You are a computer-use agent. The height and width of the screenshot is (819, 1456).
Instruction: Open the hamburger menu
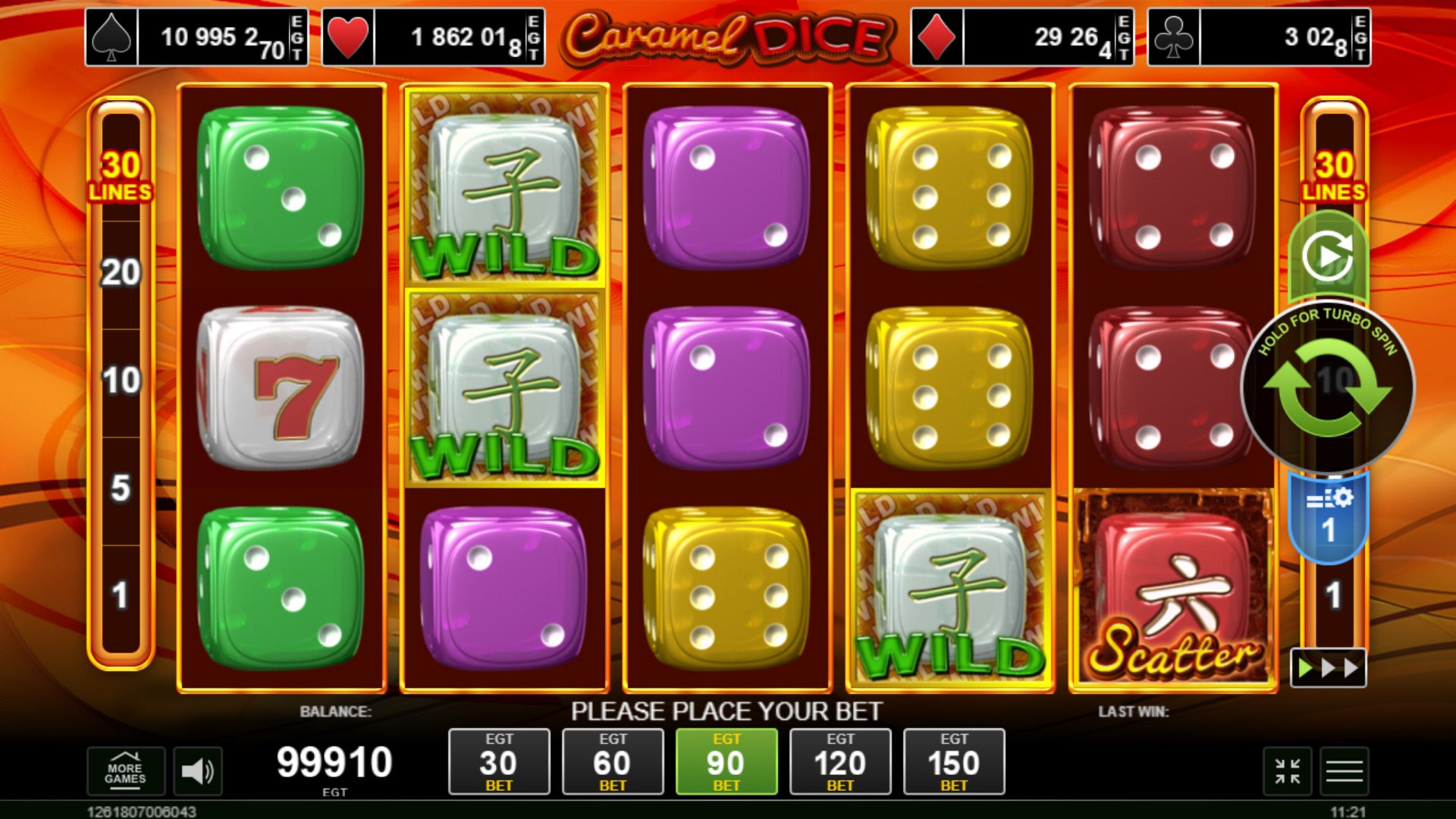click(x=1344, y=771)
